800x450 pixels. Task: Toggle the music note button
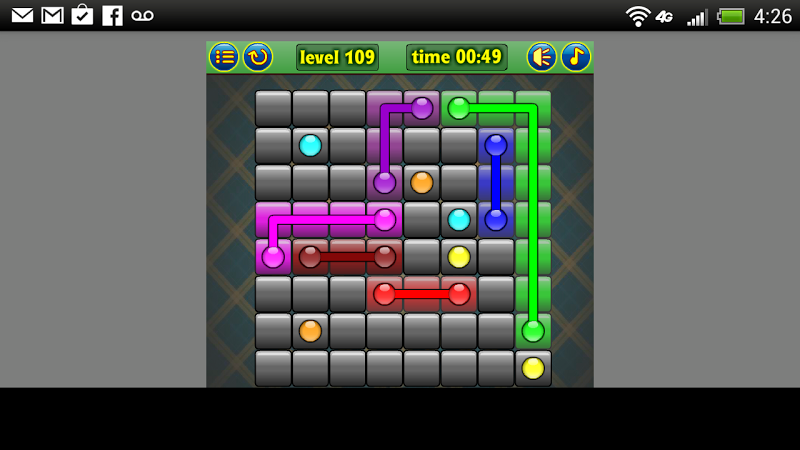click(576, 57)
